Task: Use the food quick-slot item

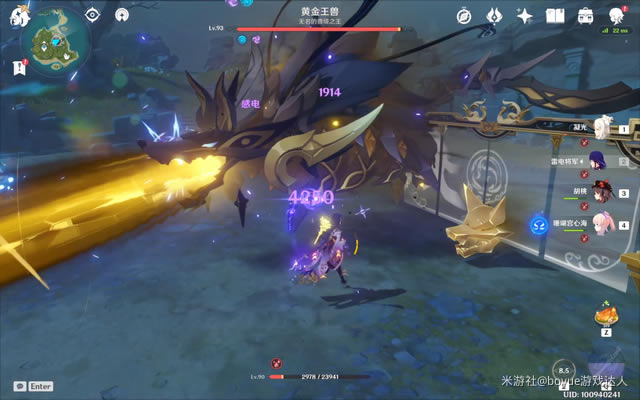Action: tap(606, 316)
